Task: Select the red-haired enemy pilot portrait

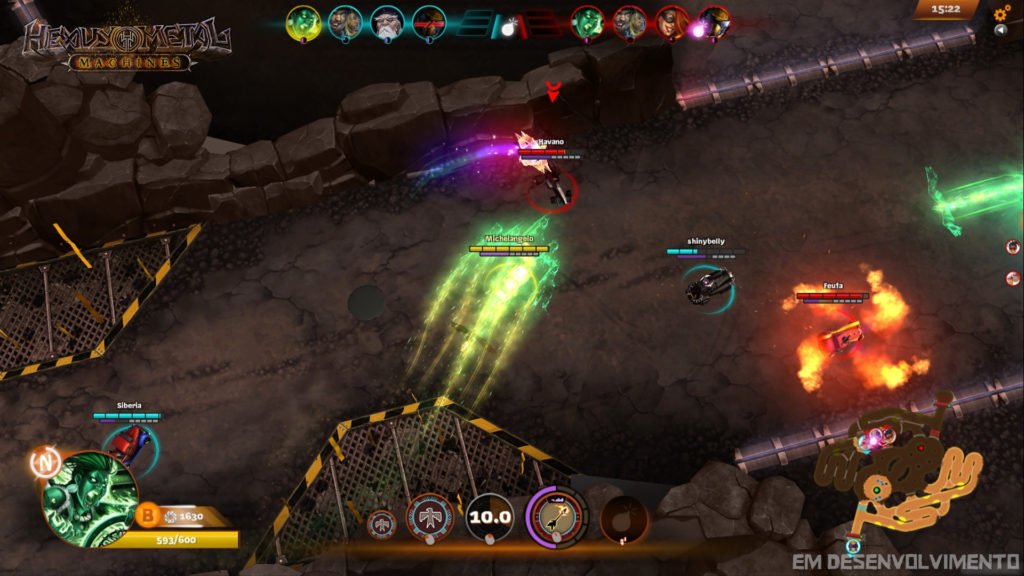Action: click(672, 22)
